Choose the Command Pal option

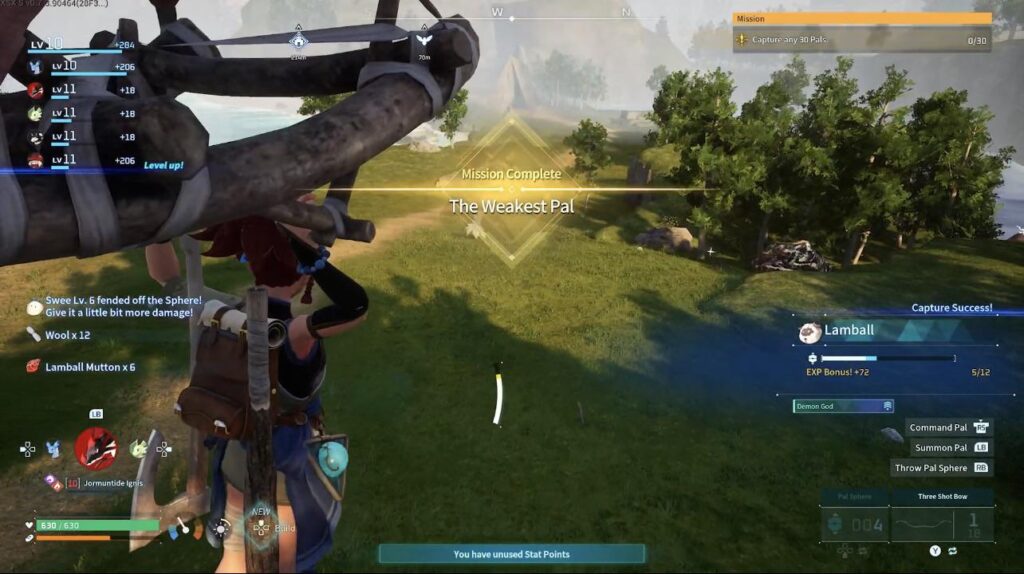(x=948, y=428)
